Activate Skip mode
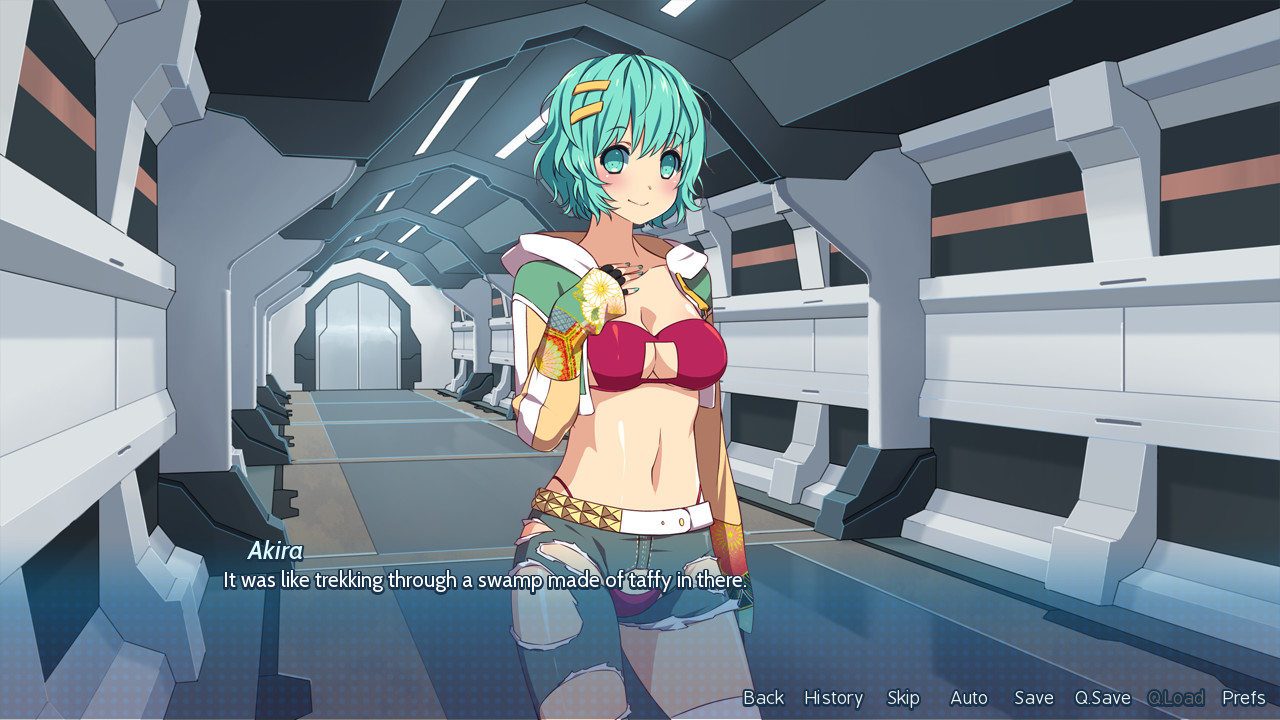Viewport: 1280px width, 720px height. tap(903, 698)
